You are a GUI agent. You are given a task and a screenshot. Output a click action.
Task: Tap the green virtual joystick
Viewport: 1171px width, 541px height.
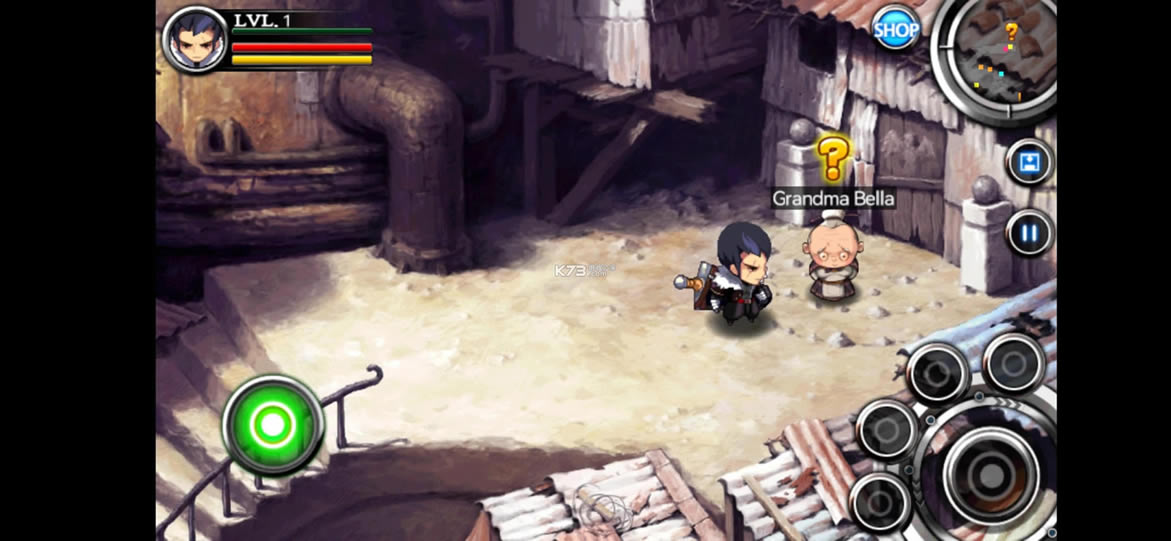tap(272, 425)
